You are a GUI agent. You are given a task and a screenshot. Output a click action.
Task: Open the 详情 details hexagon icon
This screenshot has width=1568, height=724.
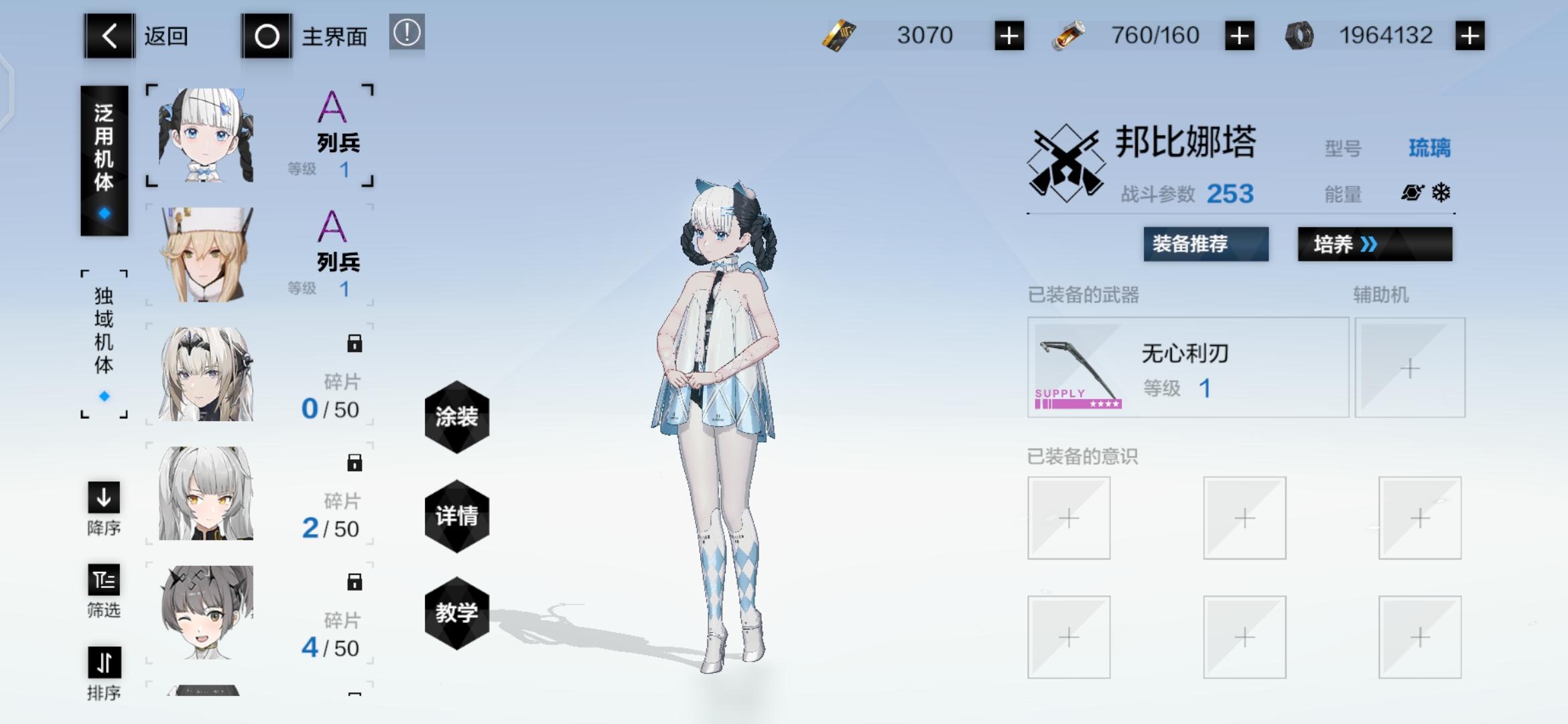point(456,515)
